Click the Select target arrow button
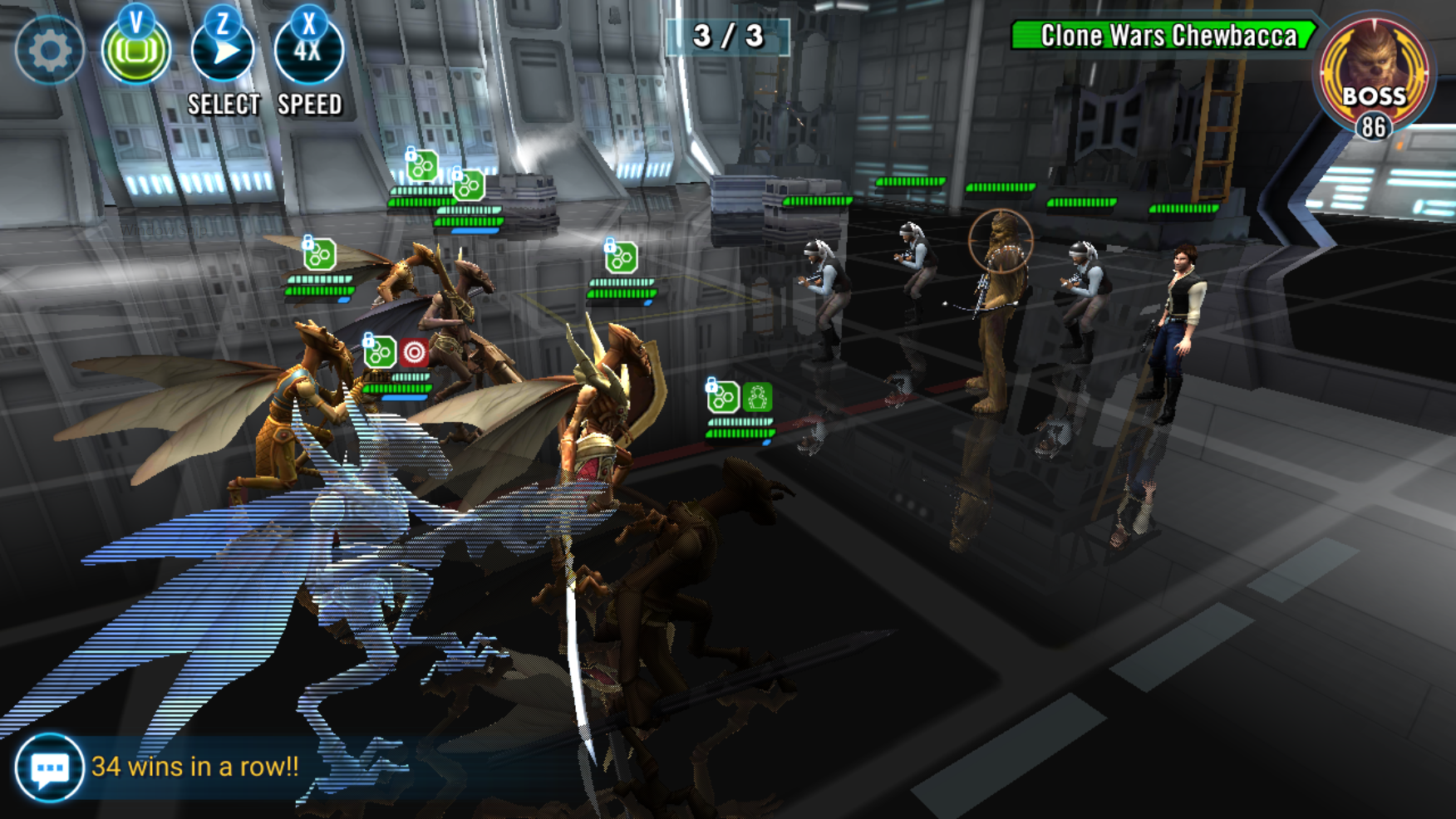The height and width of the screenshot is (819, 1456). (223, 51)
